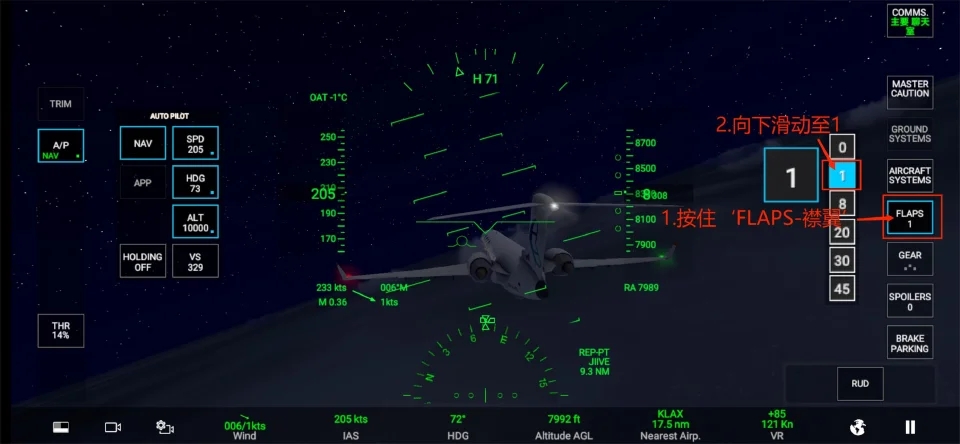The height and width of the screenshot is (444, 960).
Task: Adjust the SPD 205 autopilot setting
Action: pos(195,143)
